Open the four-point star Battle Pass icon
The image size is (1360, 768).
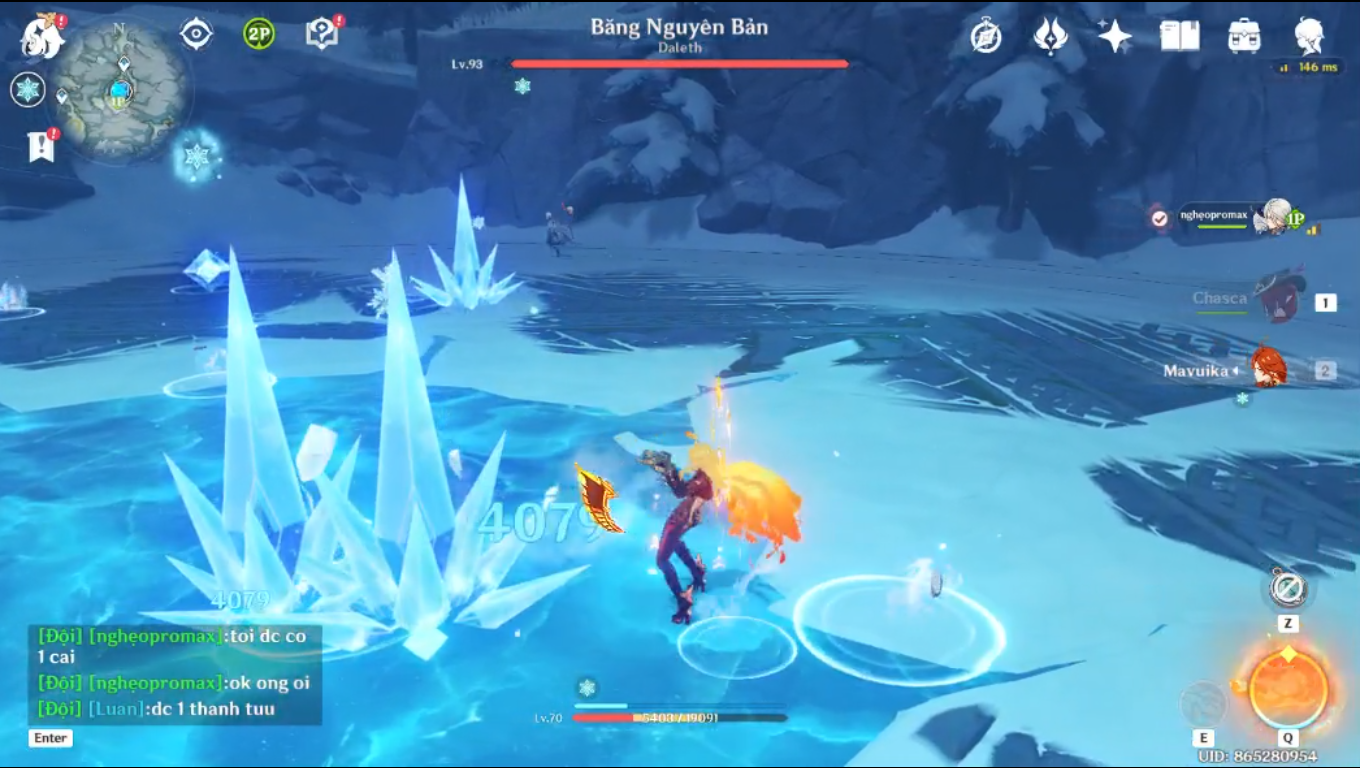[x=1114, y=37]
